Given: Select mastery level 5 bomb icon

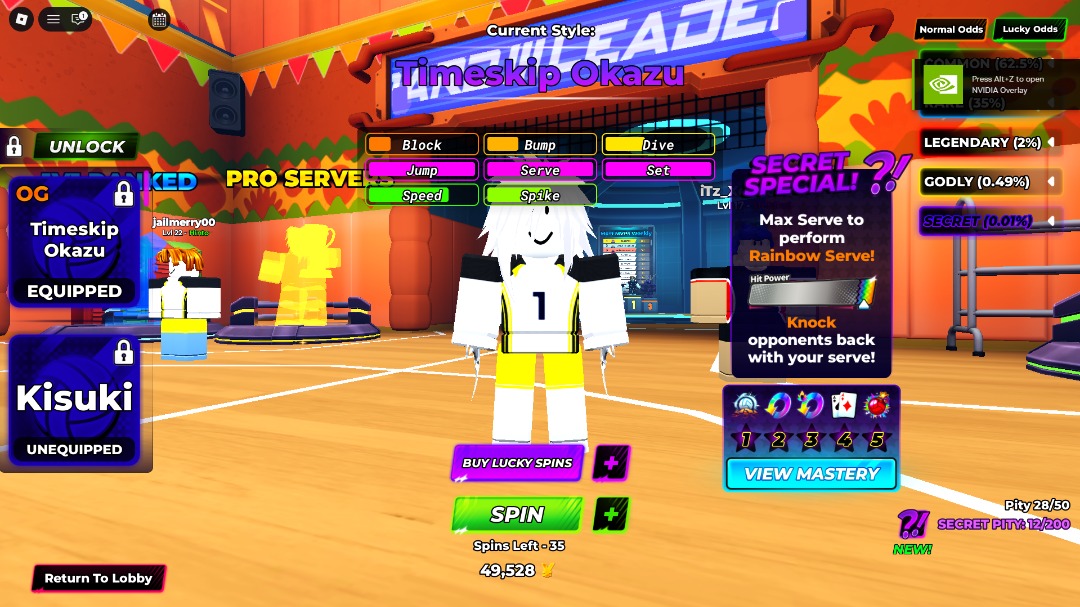Looking at the screenshot, I should tap(877, 406).
